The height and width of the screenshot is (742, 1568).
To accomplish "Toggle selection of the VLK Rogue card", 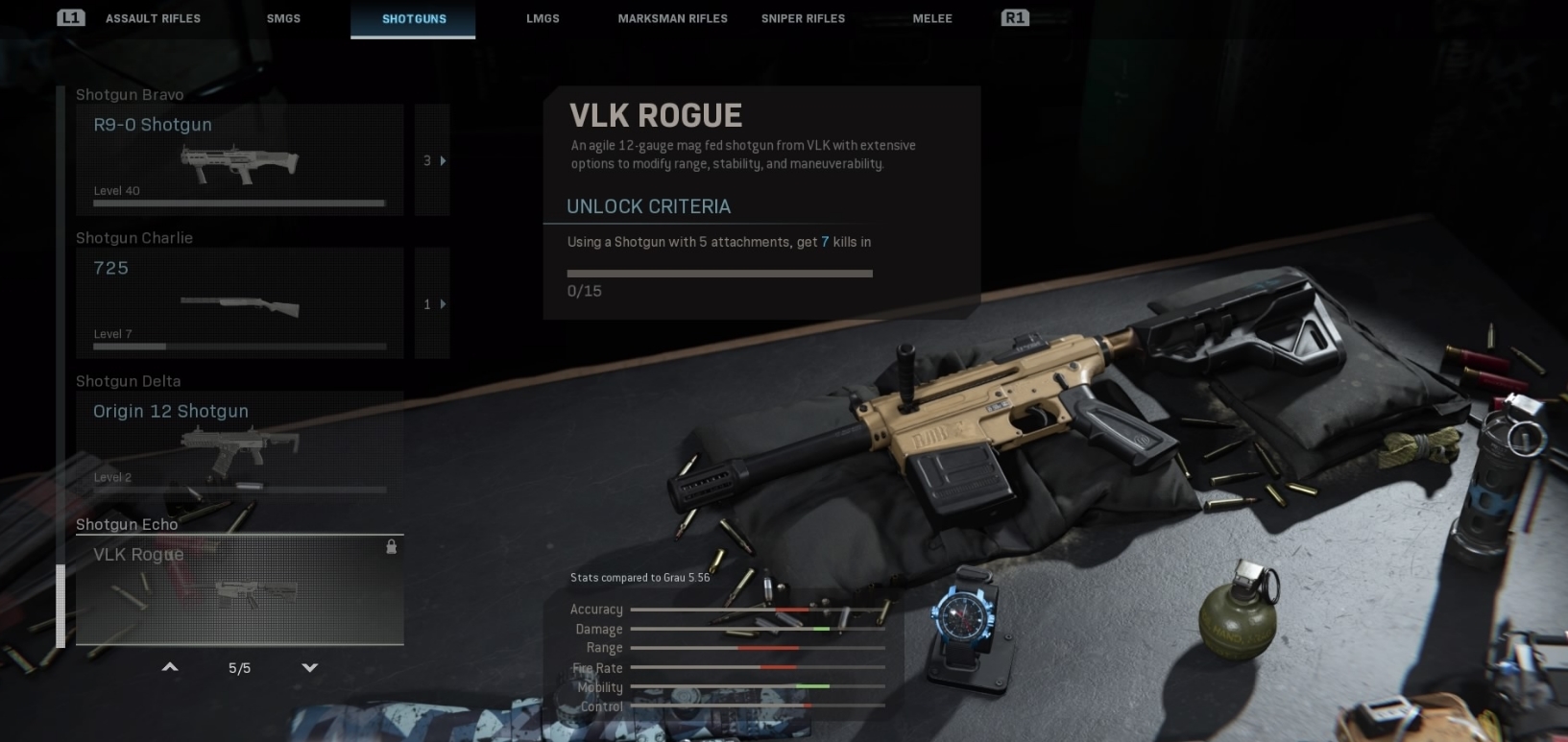I will (240, 588).
